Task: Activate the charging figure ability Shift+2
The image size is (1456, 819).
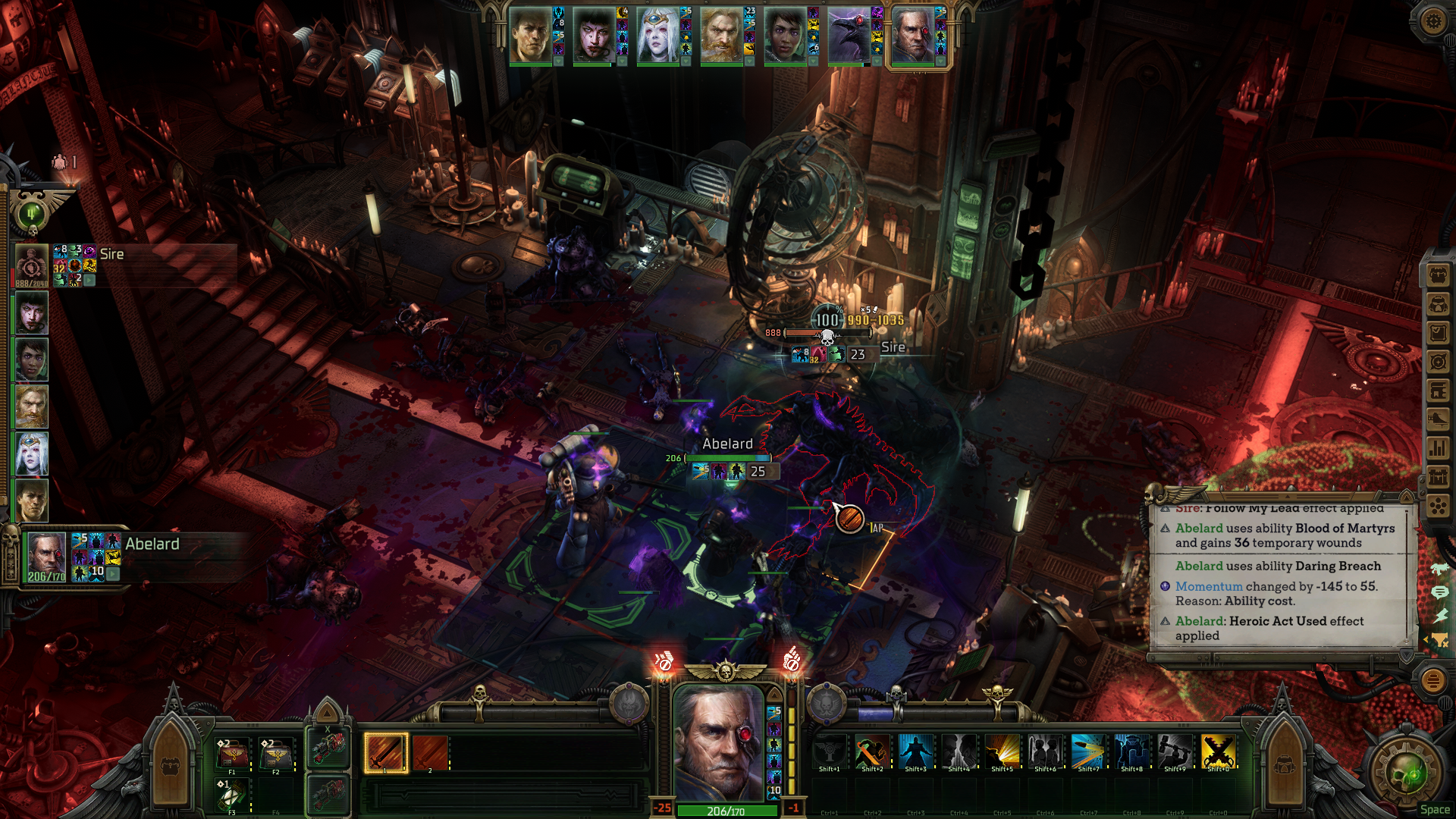Action: [872, 752]
